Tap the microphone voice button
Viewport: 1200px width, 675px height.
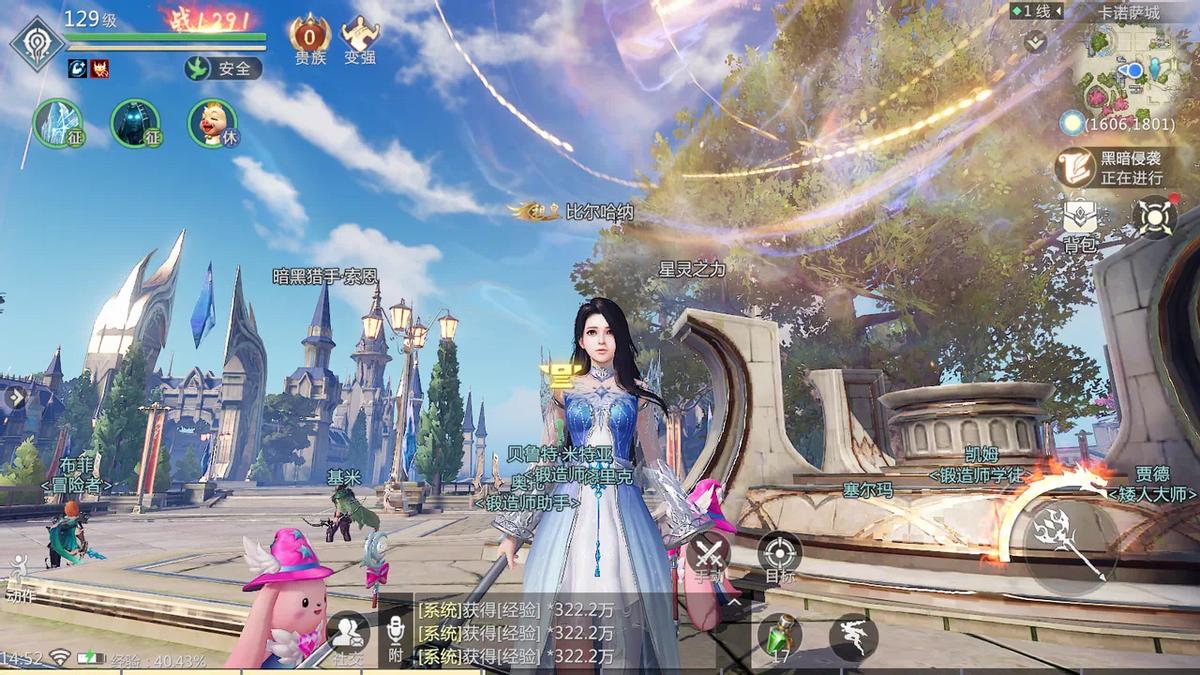[x=395, y=636]
